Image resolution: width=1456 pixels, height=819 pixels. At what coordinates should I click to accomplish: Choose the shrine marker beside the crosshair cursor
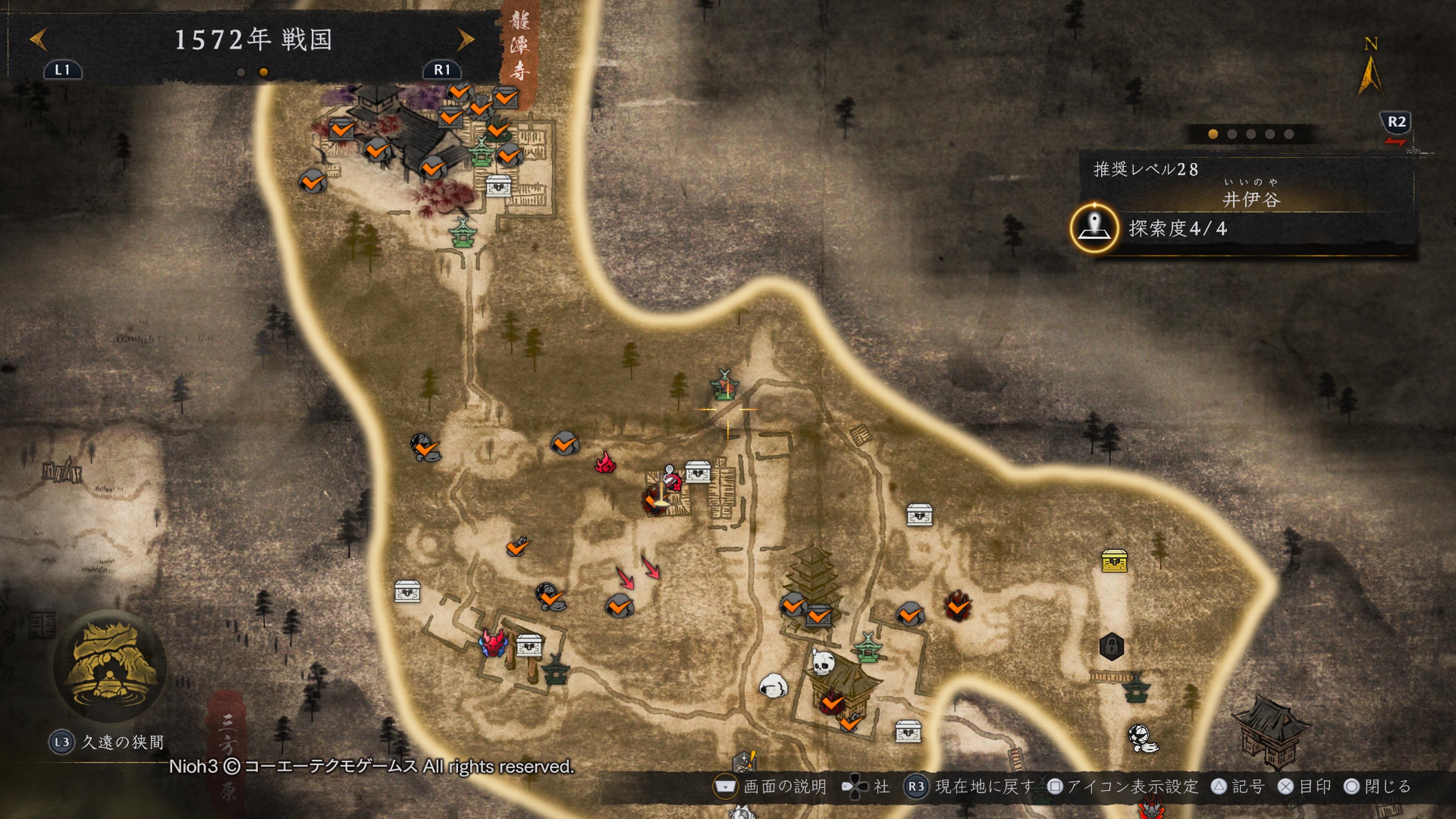pyautogui.click(x=725, y=384)
